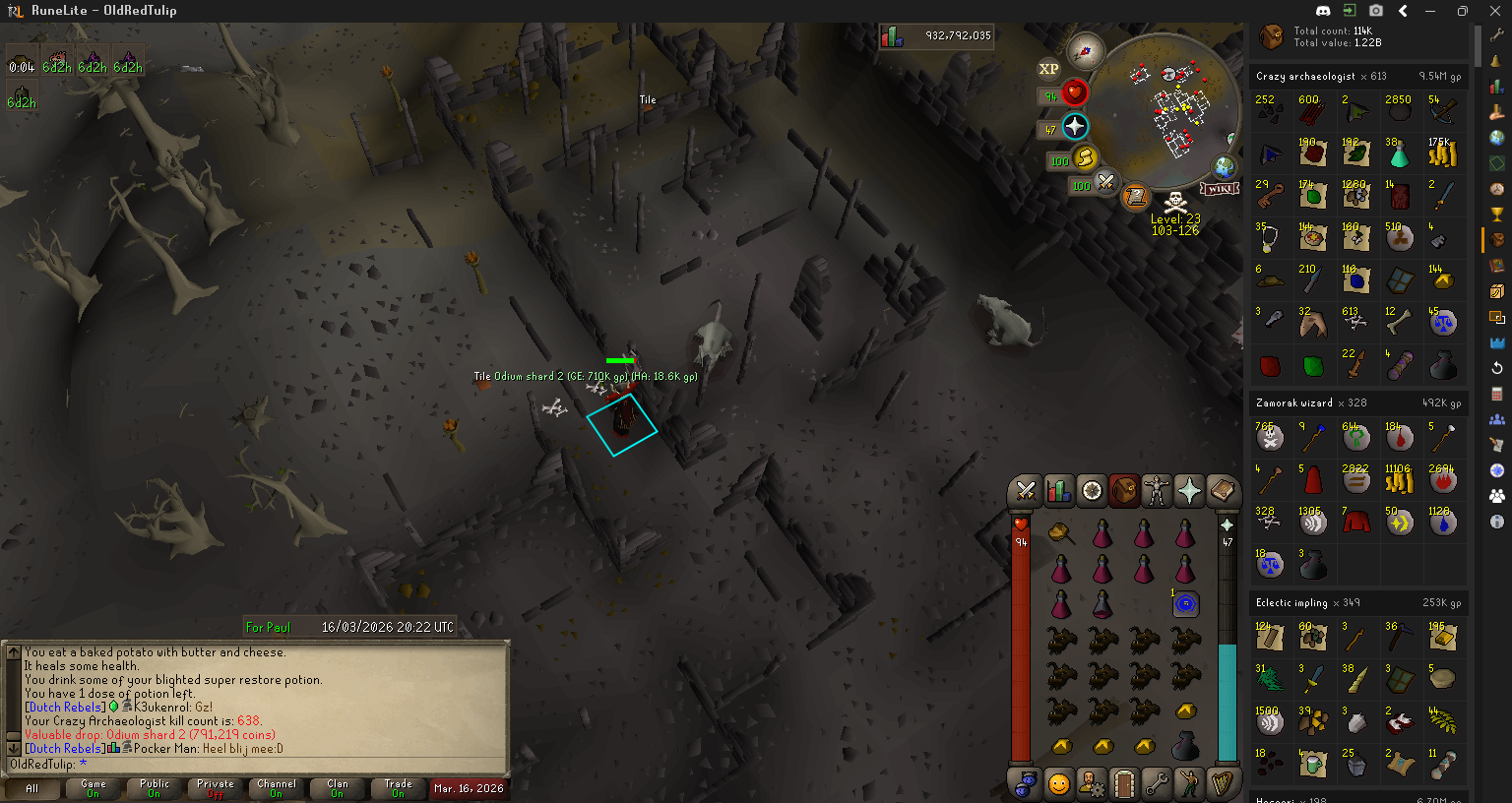Select the mallet item in inventory
Screen dimensions: 1512x803
[x=1061, y=533]
